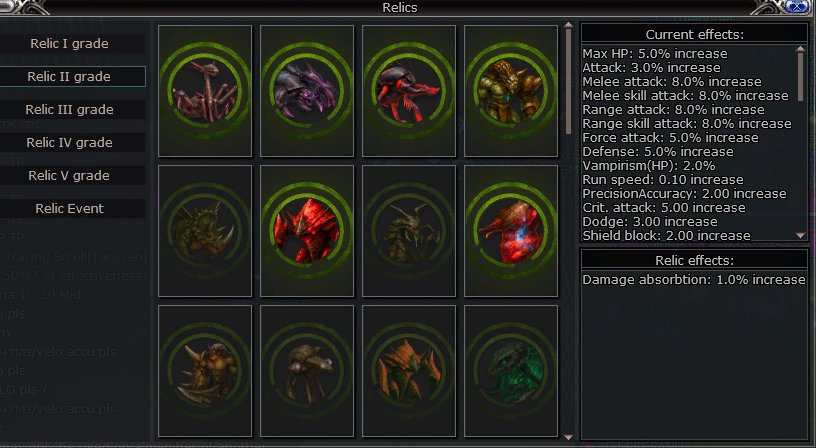Click the dimmed horned triceratops-like relic
816x448 pixels.
pos(208,230)
